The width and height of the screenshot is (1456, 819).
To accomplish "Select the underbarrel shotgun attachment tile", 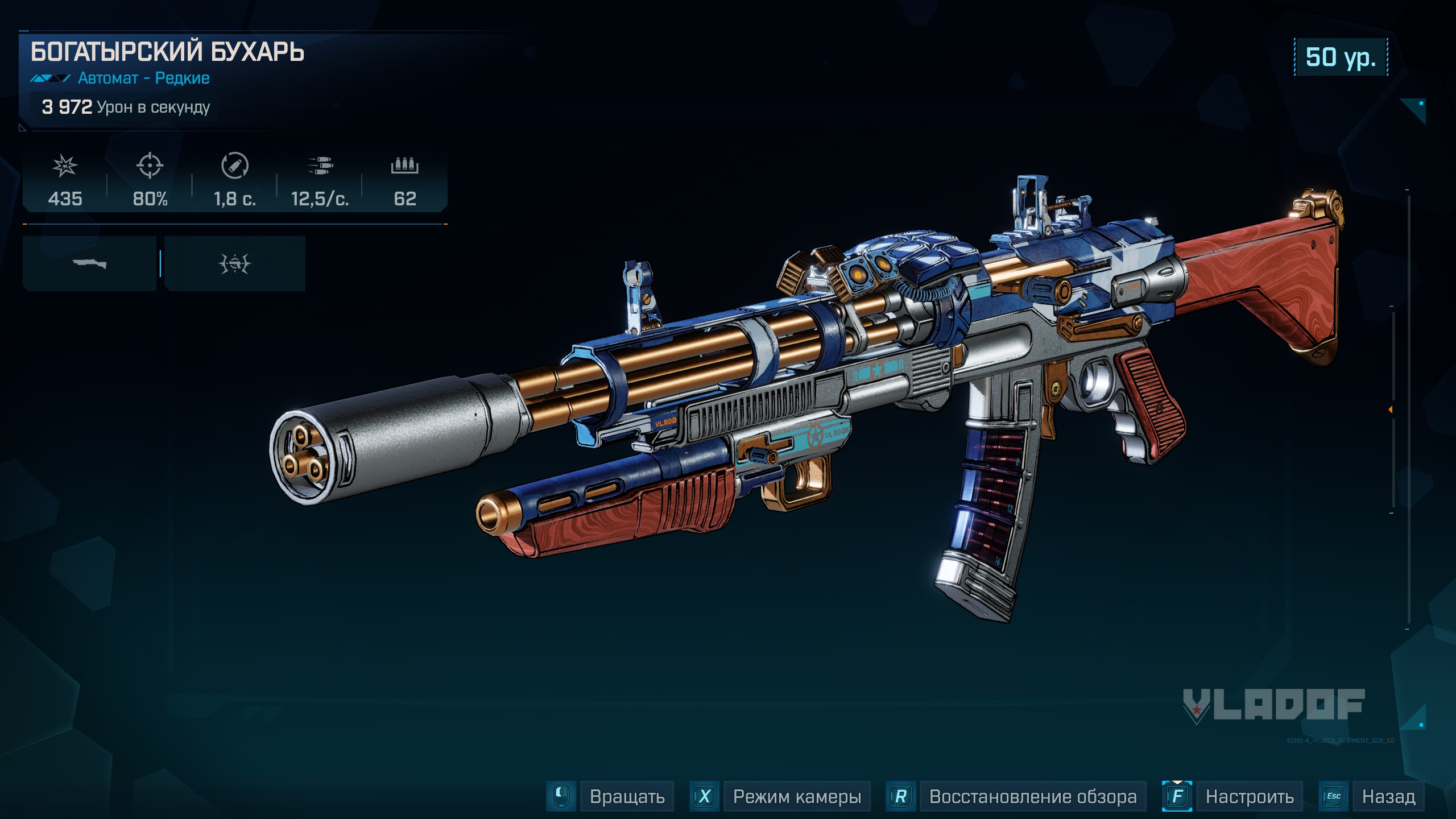I will (x=89, y=264).
